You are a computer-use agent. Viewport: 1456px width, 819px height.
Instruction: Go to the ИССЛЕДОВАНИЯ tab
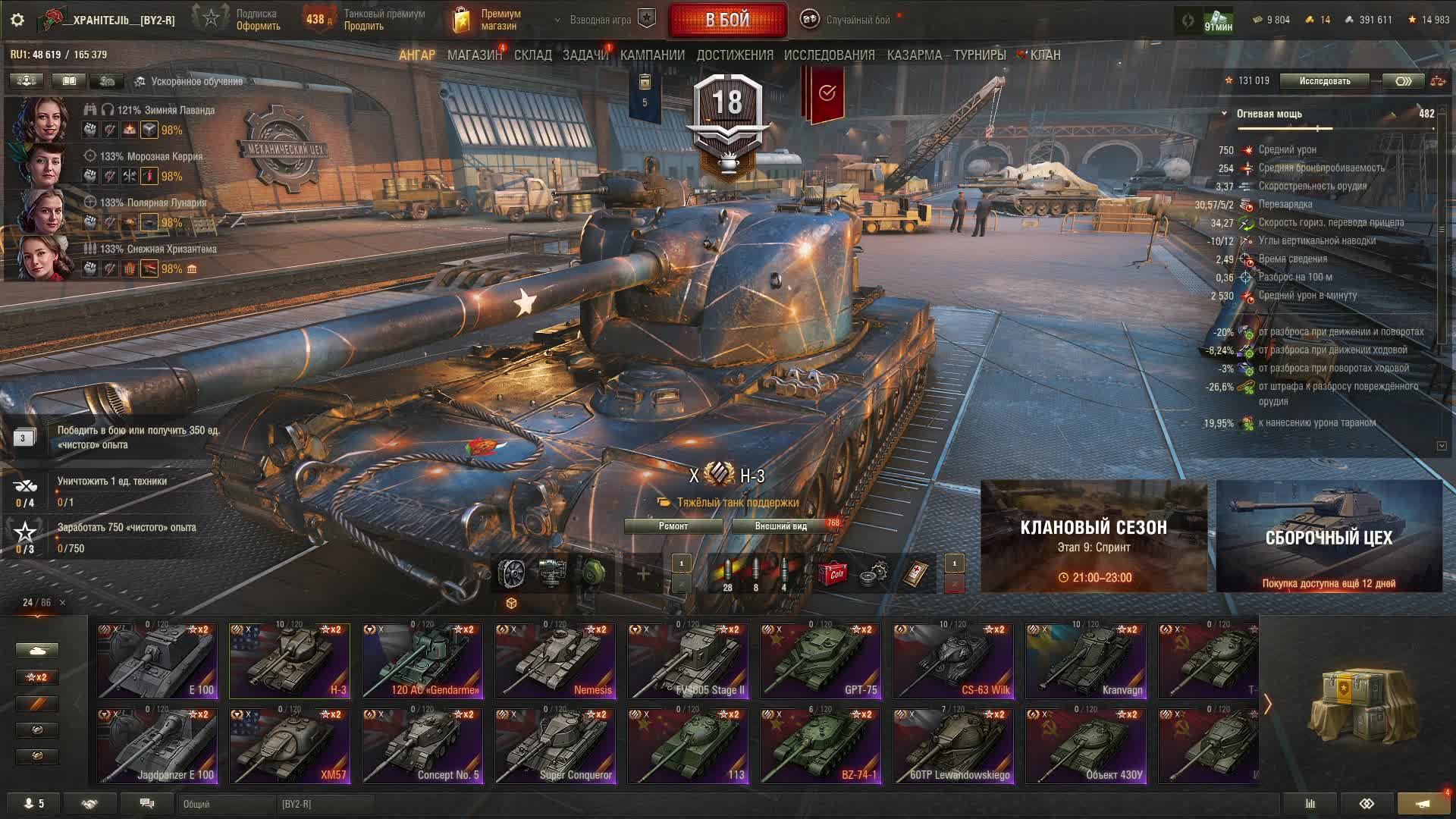tap(829, 55)
